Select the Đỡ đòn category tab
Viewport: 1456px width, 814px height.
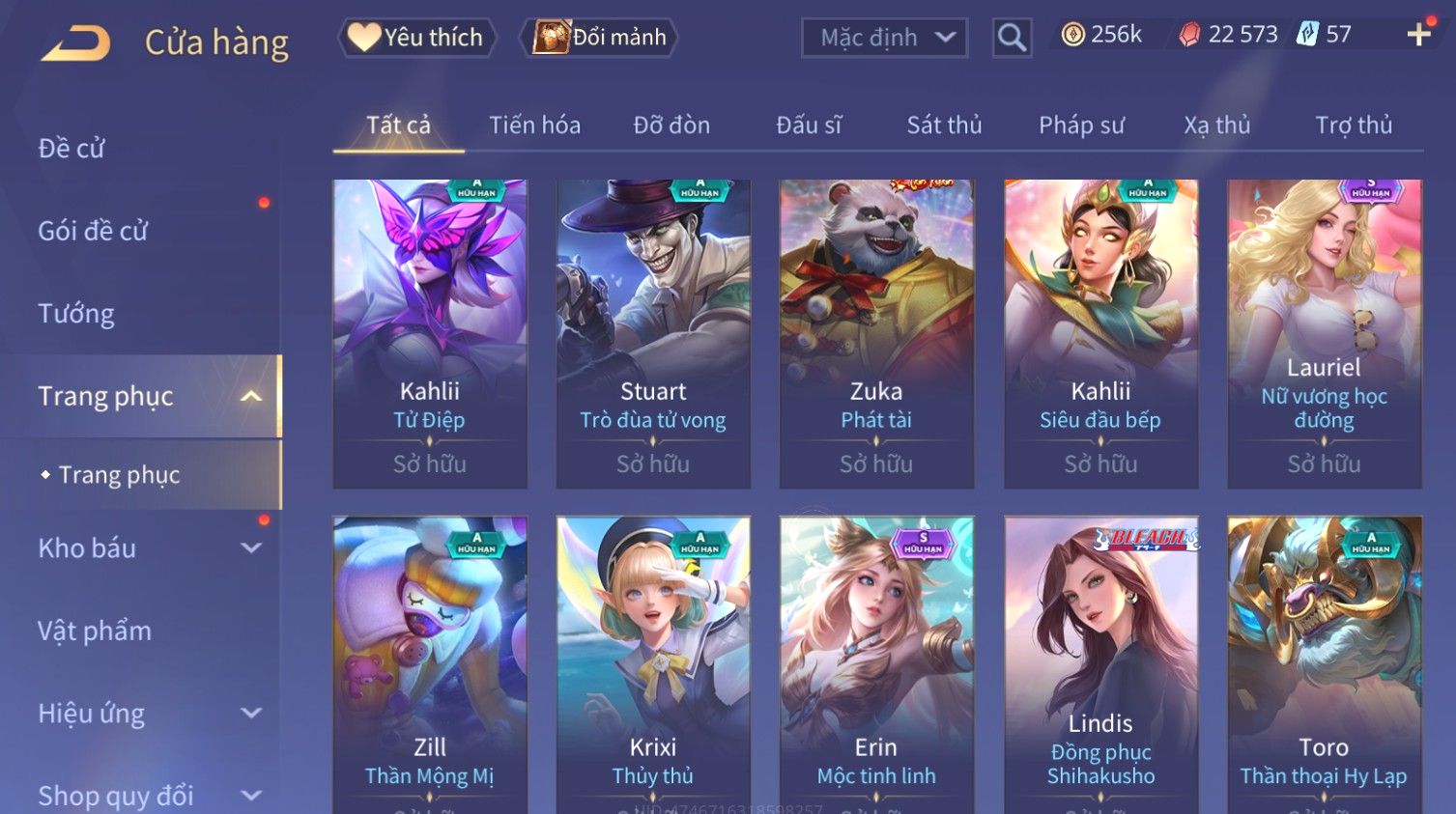pyautogui.click(x=671, y=126)
